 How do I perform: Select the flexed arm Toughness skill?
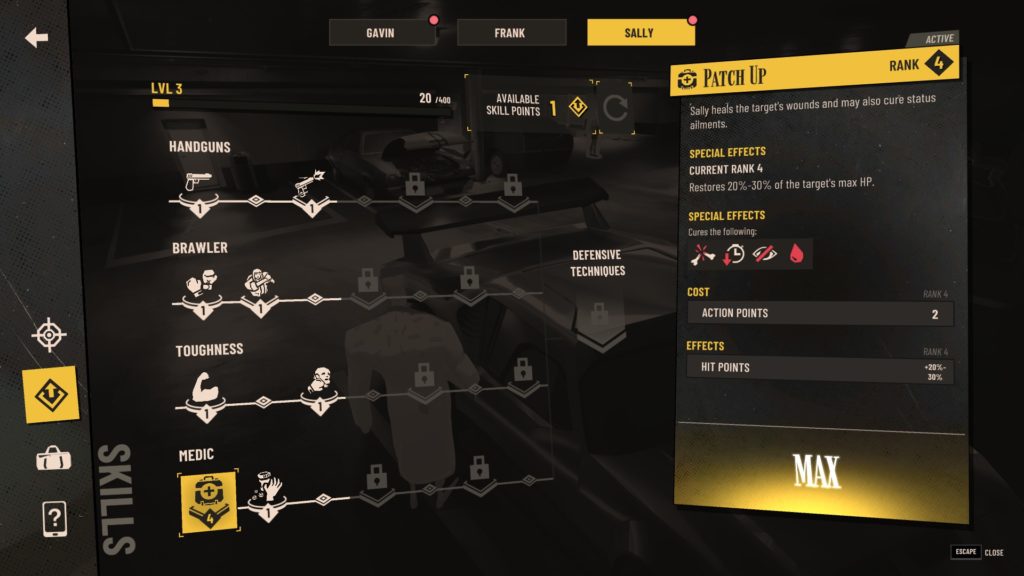[198, 387]
